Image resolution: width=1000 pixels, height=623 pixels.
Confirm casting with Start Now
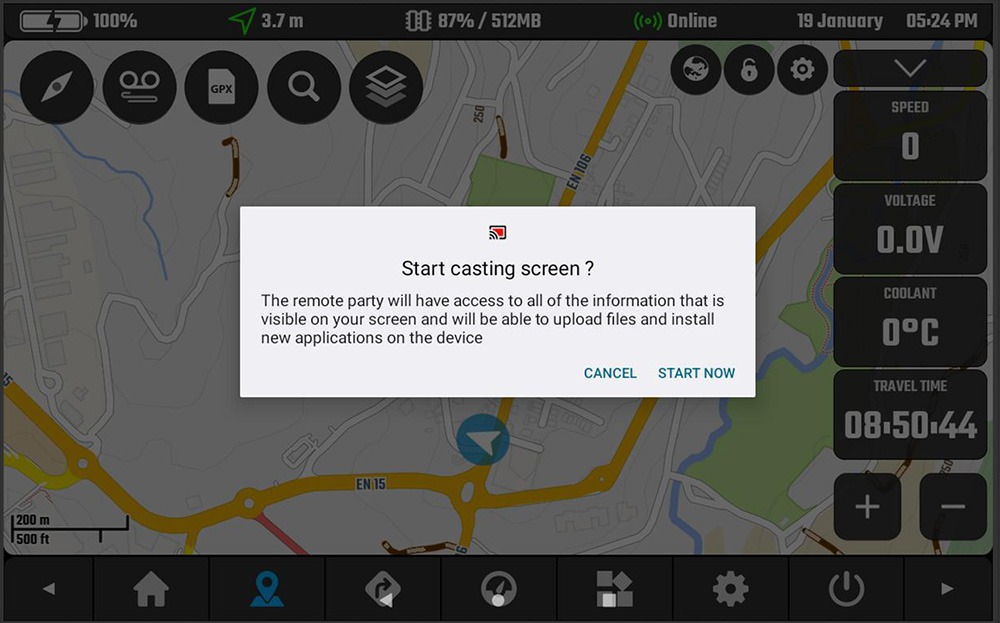coord(696,373)
